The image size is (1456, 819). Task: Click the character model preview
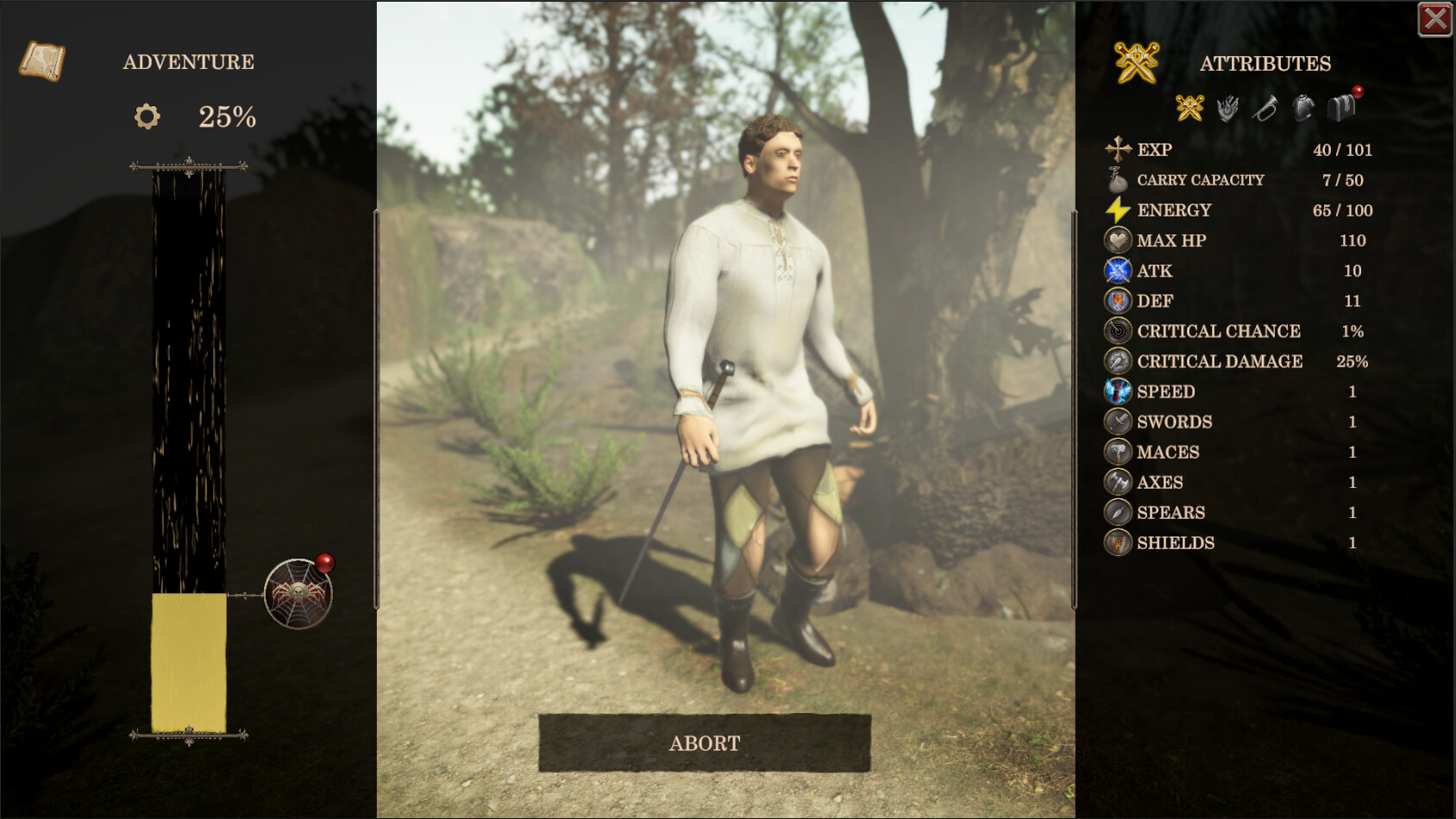[768, 388]
